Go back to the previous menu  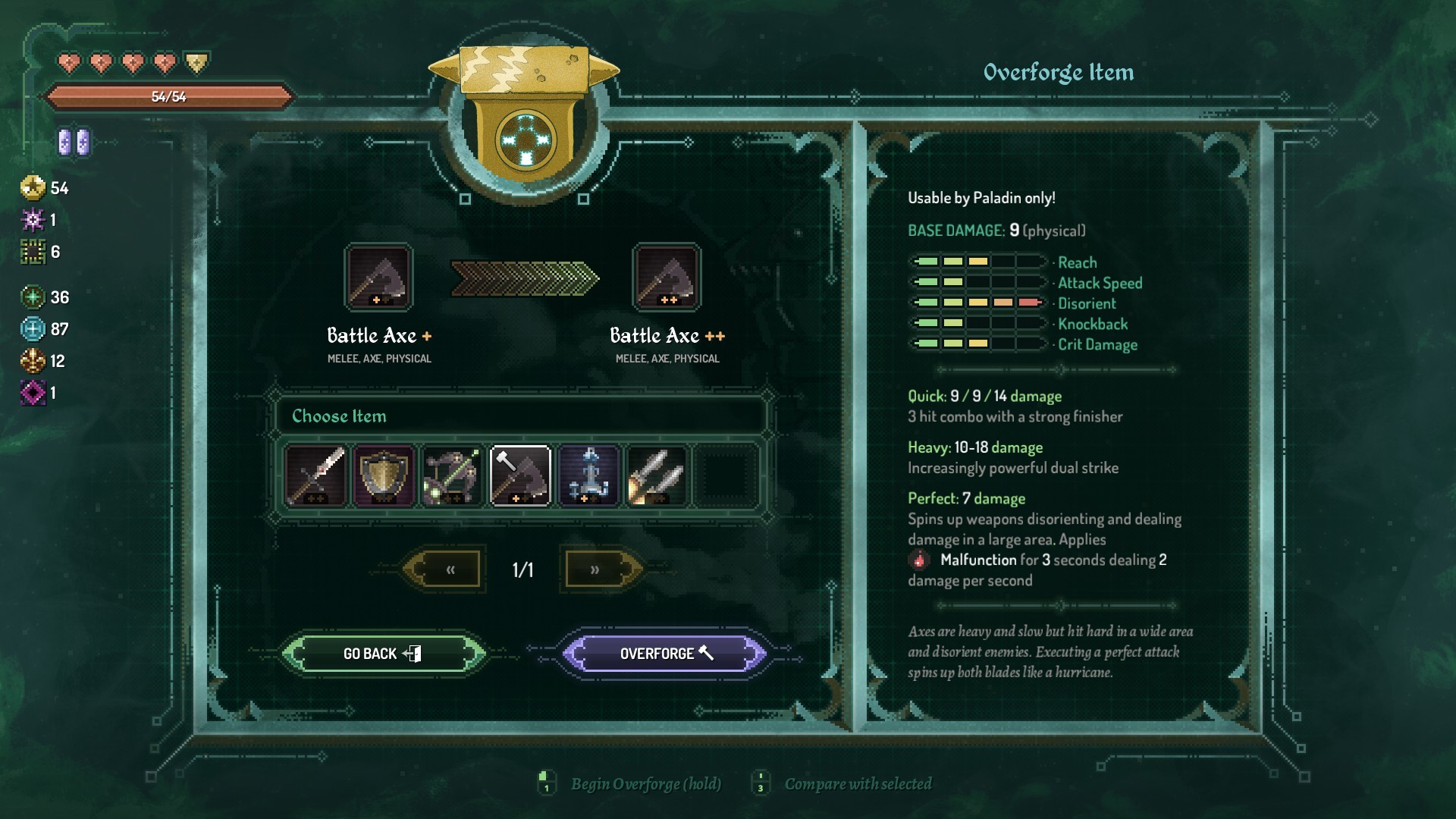click(381, 653)
